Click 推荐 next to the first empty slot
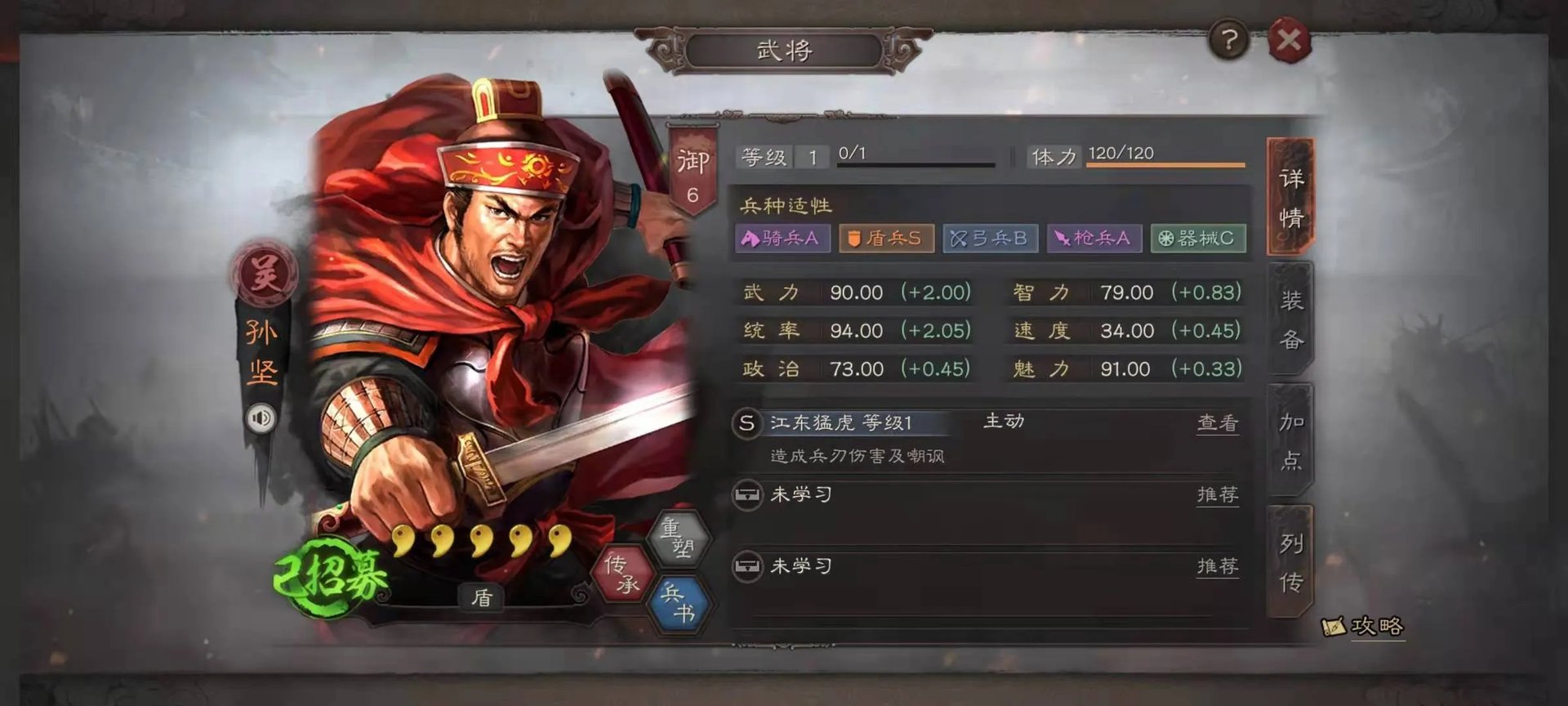The image size is (1568, 706). [x=1216, y=494]
